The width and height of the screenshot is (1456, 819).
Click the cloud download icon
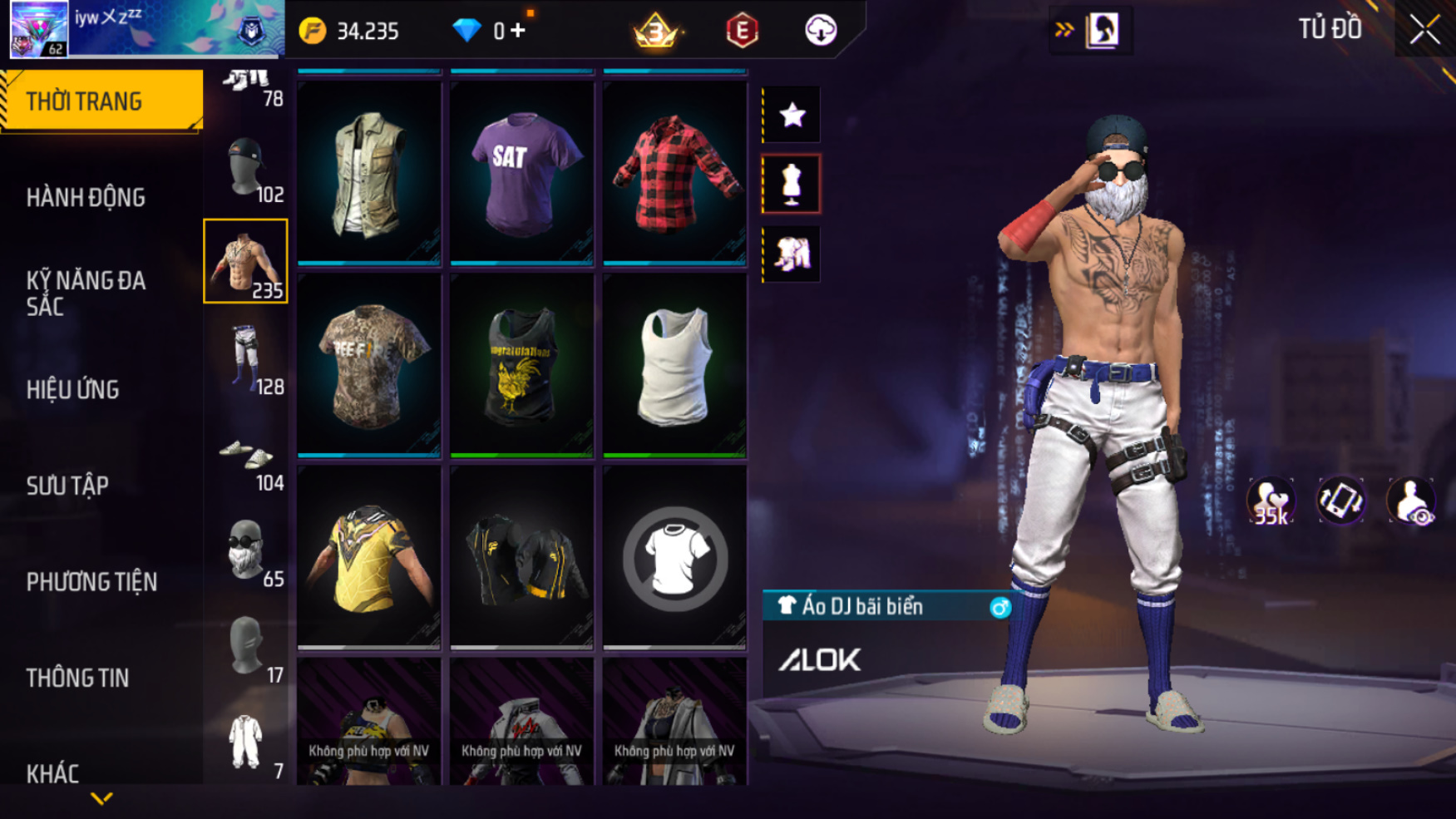[x=821, y=31]
